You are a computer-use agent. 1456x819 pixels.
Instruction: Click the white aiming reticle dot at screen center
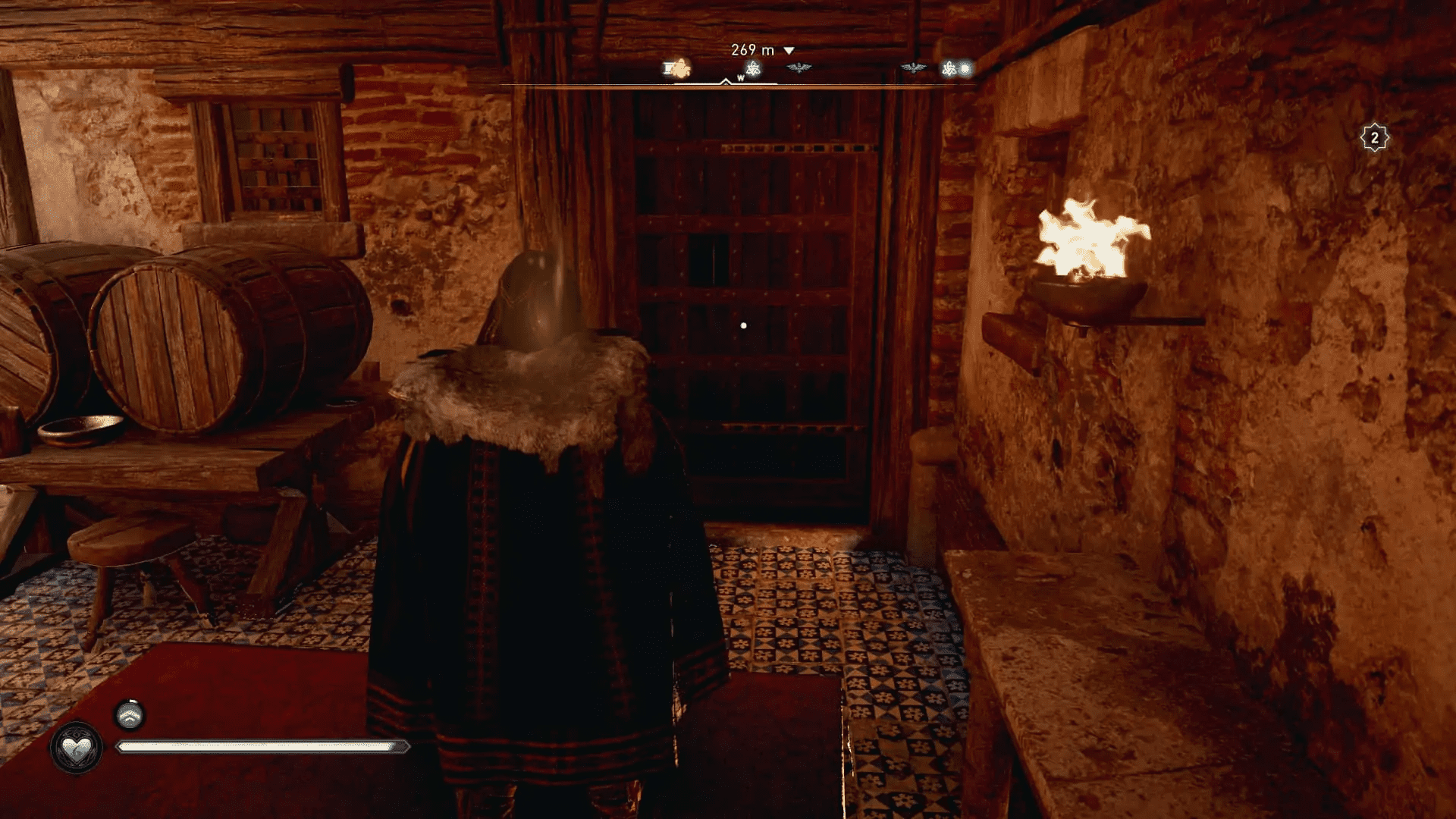click(x=742, y=325)
